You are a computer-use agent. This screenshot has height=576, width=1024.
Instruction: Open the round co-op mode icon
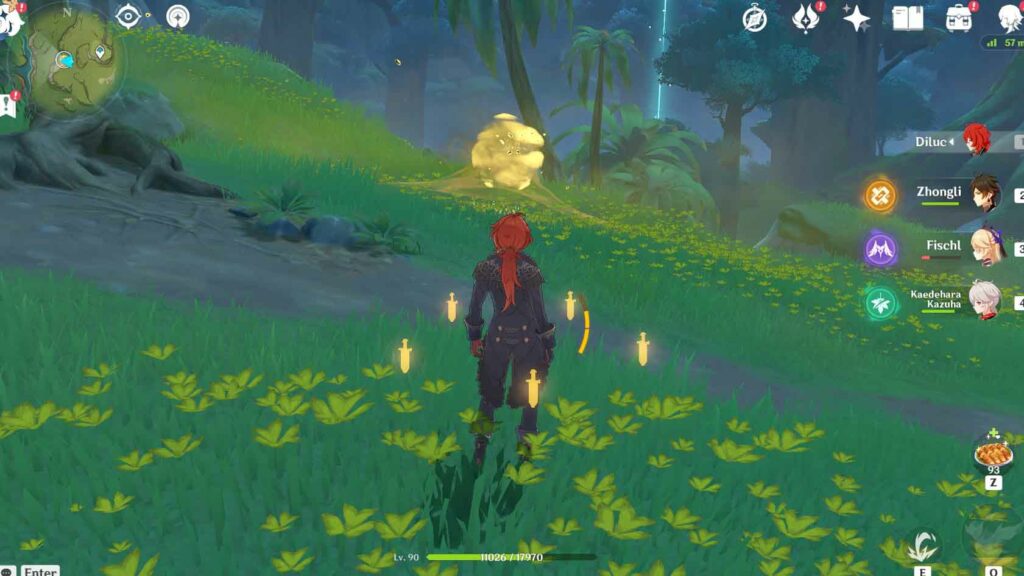click(x=178, y=16)
